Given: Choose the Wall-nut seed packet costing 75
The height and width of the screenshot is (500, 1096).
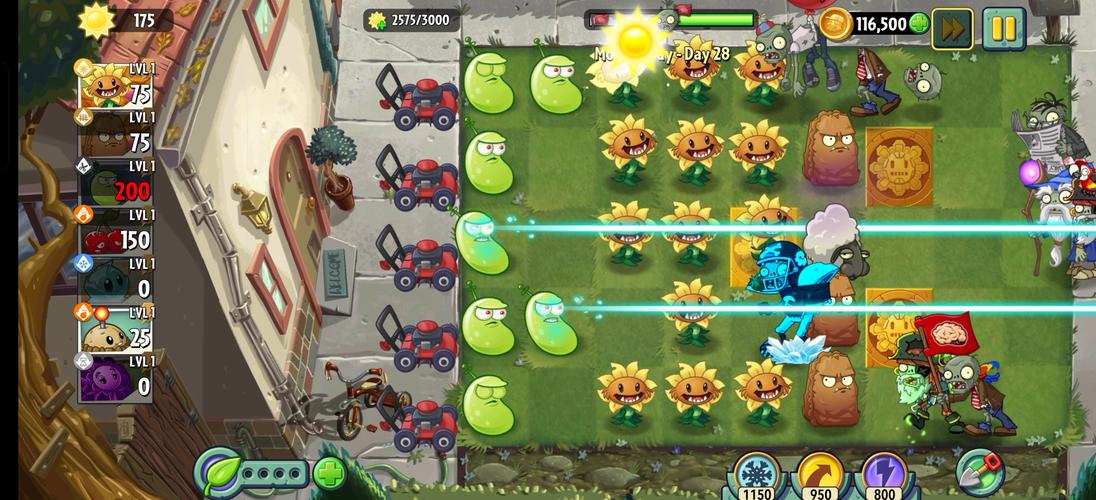Looking at the screenshot, I should tap(116, 134).
